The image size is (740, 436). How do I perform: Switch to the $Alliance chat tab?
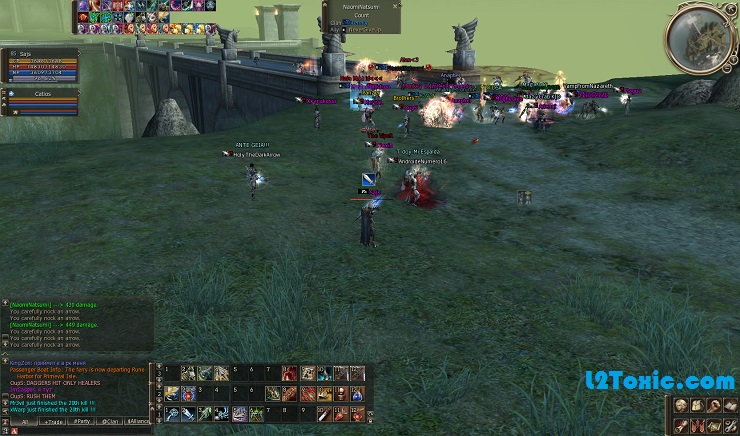point(138,422)
